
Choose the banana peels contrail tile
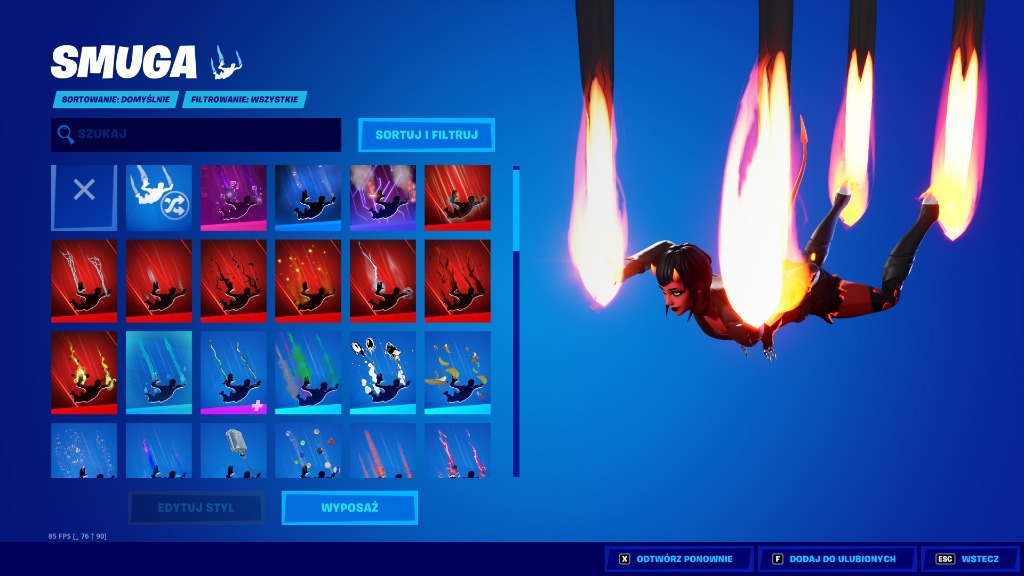[457, 372]
